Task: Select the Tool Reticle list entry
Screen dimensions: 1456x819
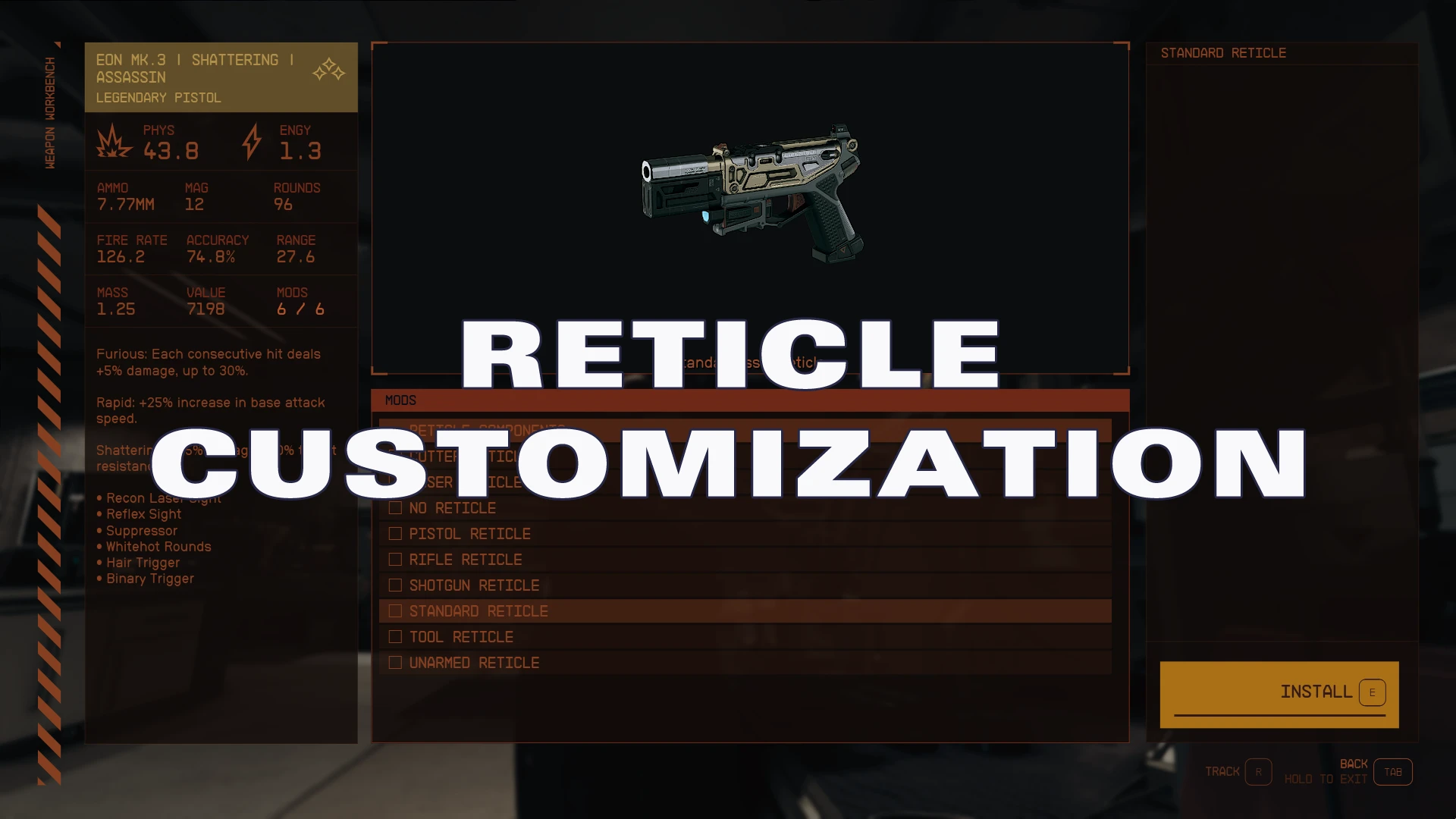Action: (460, 636)
